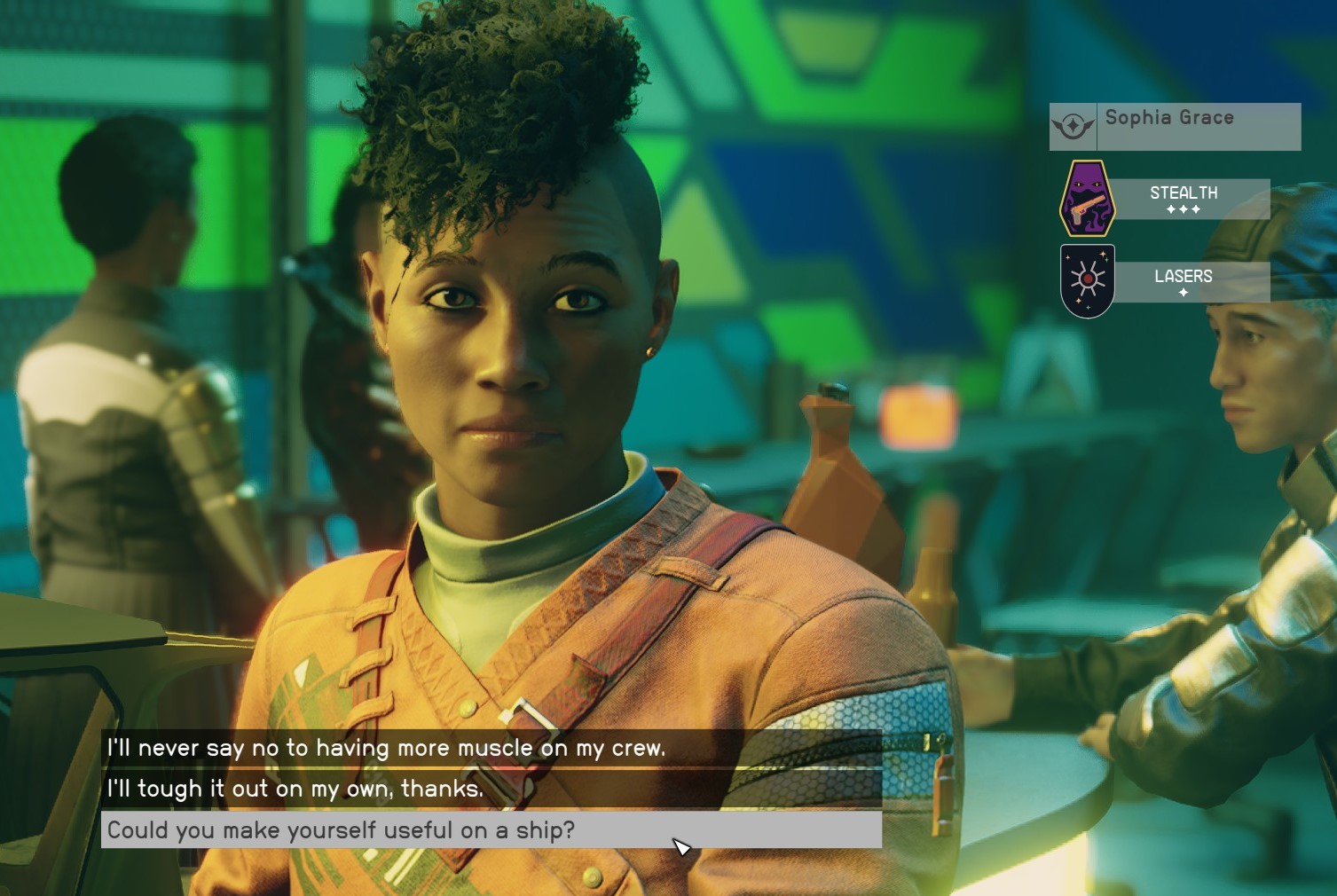Select the Sophia Grace name panel

click(x=1175, y=126)
